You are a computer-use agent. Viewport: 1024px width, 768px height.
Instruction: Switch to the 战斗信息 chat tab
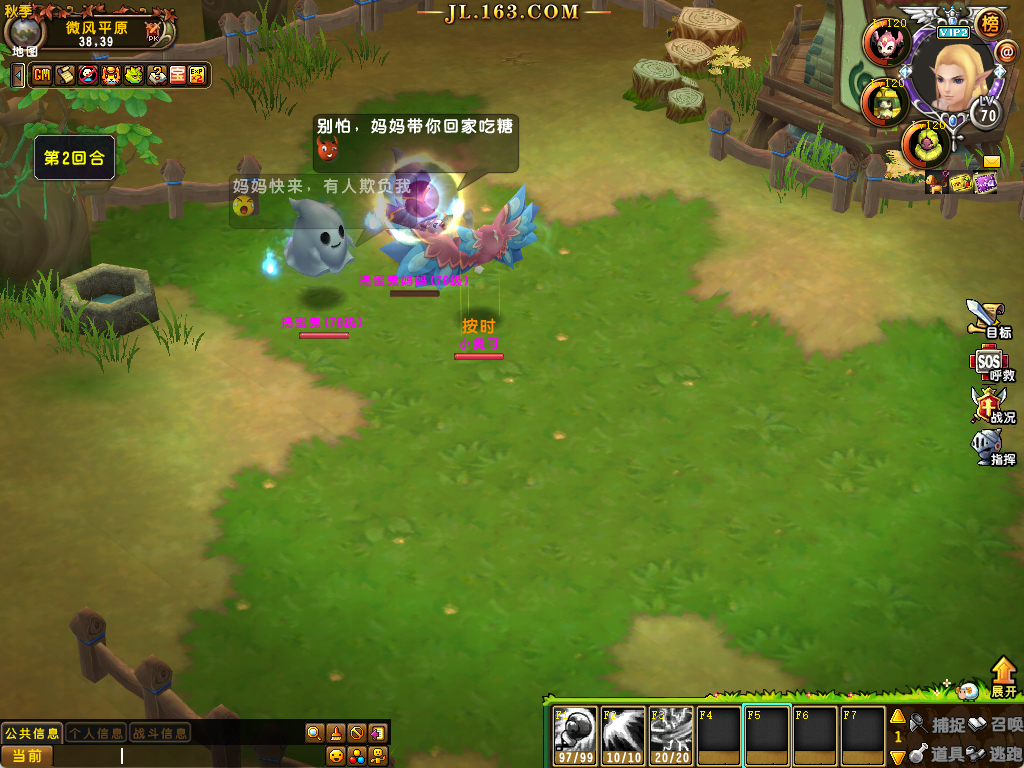159,733
